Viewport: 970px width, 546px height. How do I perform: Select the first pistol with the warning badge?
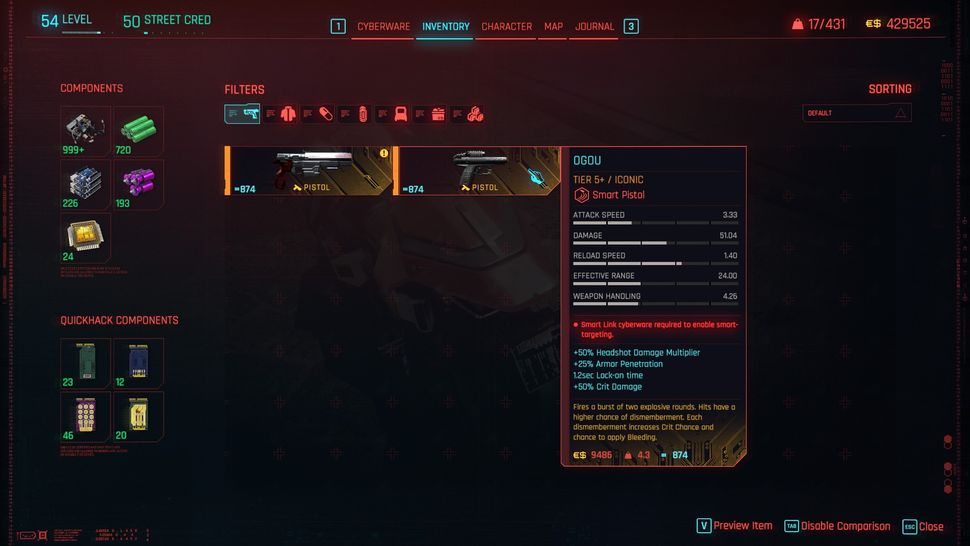(309, 170)
